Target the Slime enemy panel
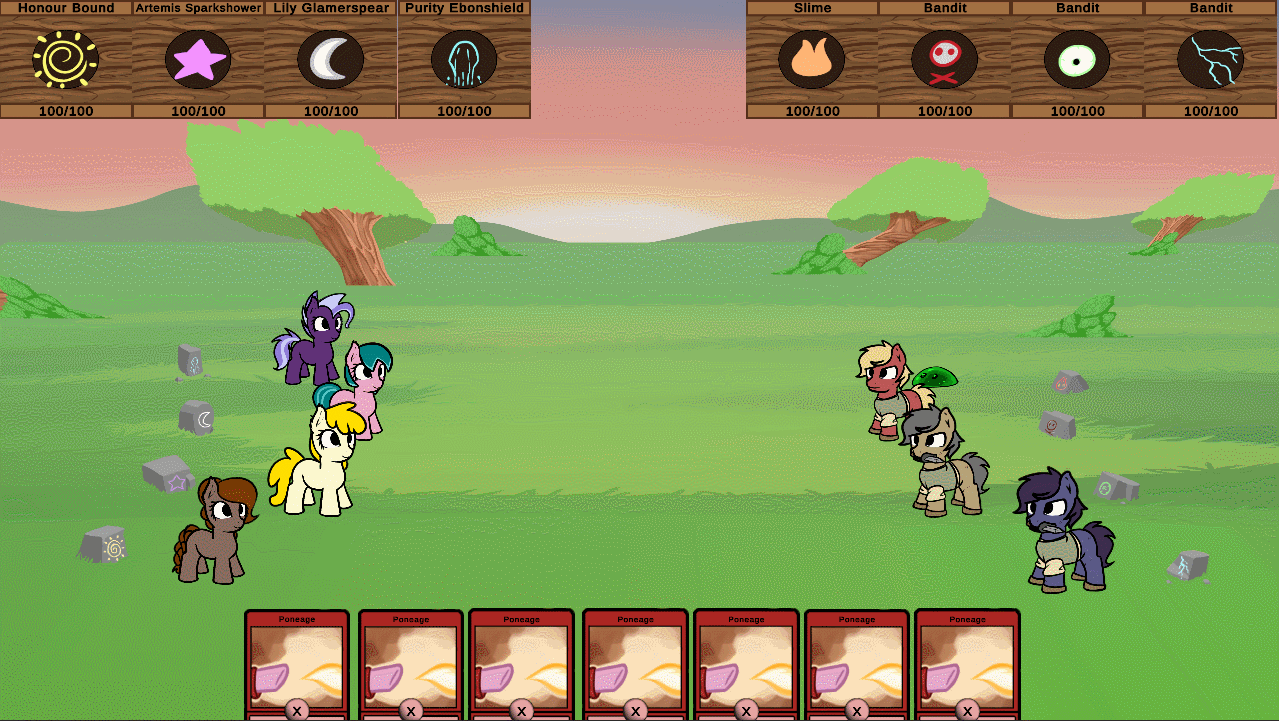Viewport: 1279px width, 721px height. coord(812,60)
